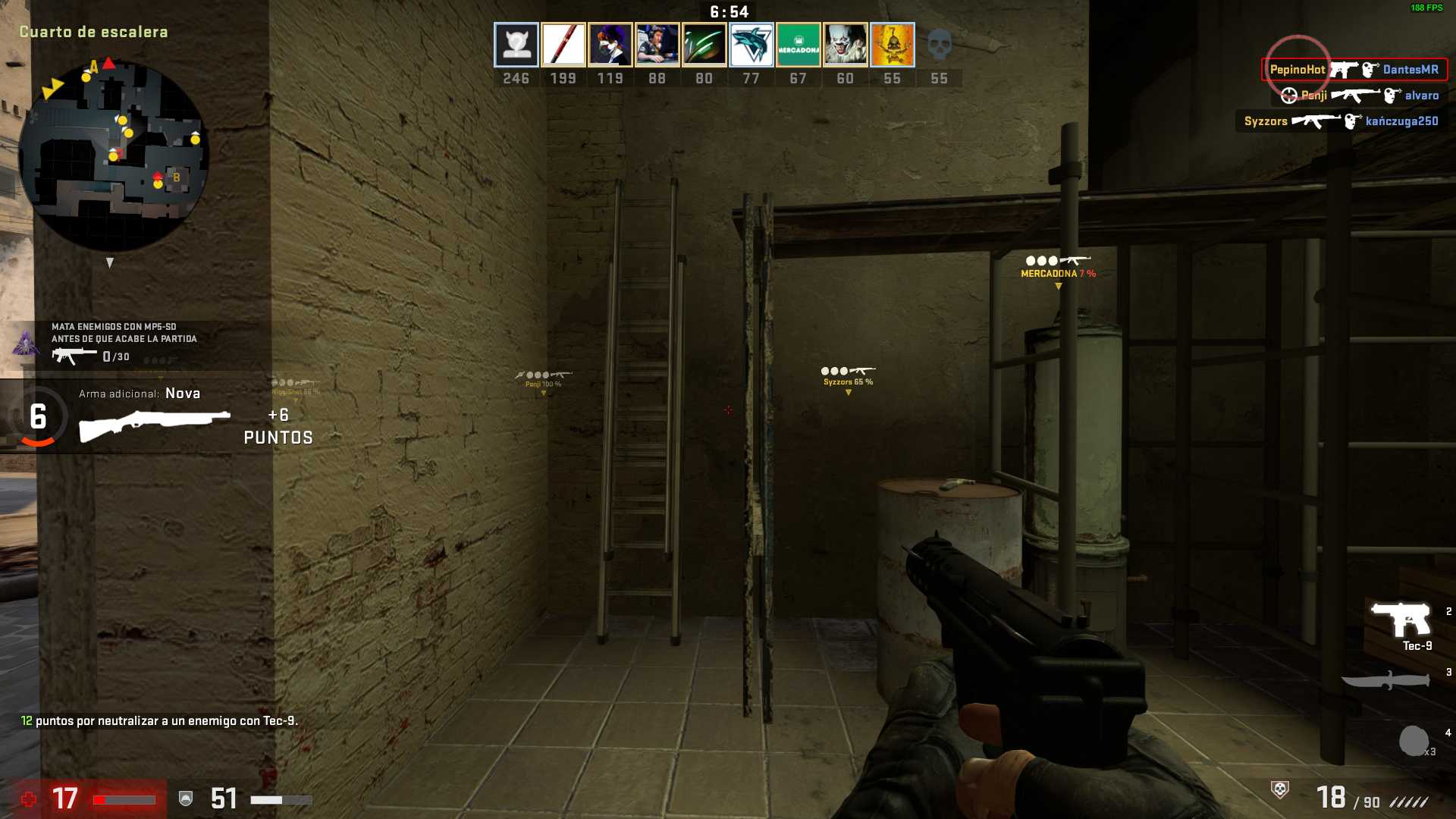Select the clown face player avatar
This screenshot has height=819, width=1456.
(x=845, y=45)
